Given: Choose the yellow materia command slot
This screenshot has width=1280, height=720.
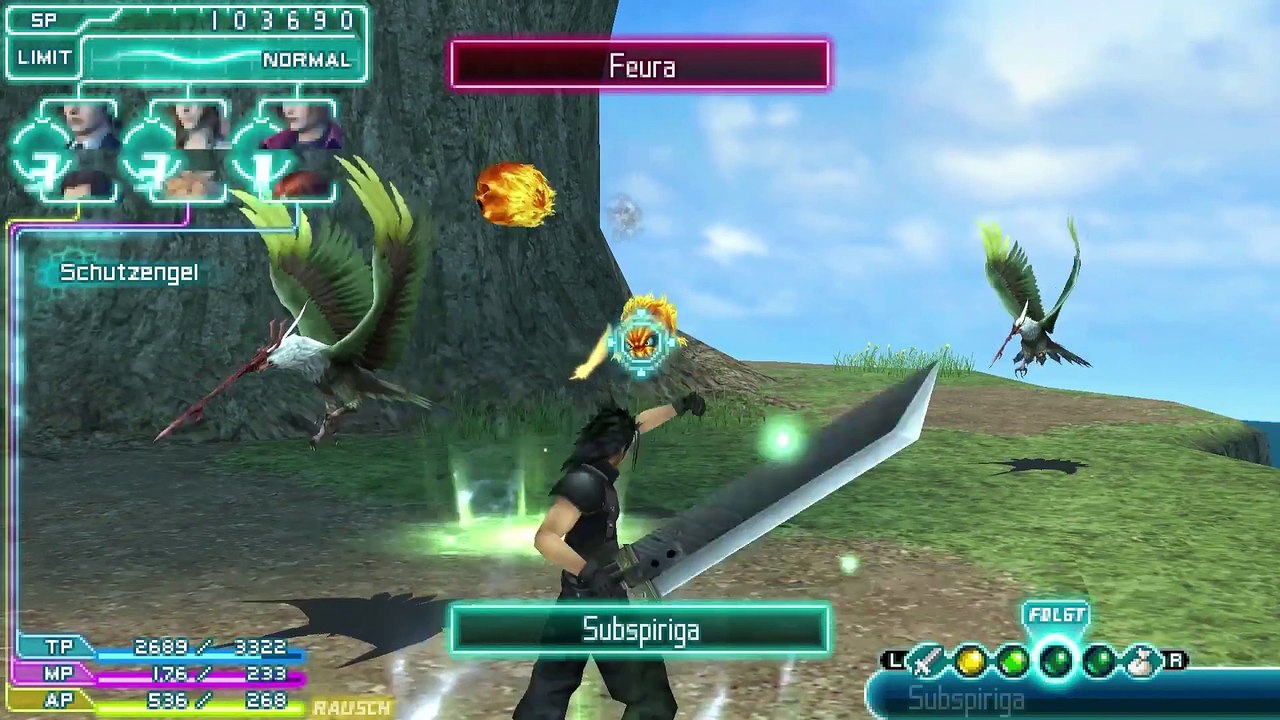Looking at the screenshot, I should pos(971,661).
